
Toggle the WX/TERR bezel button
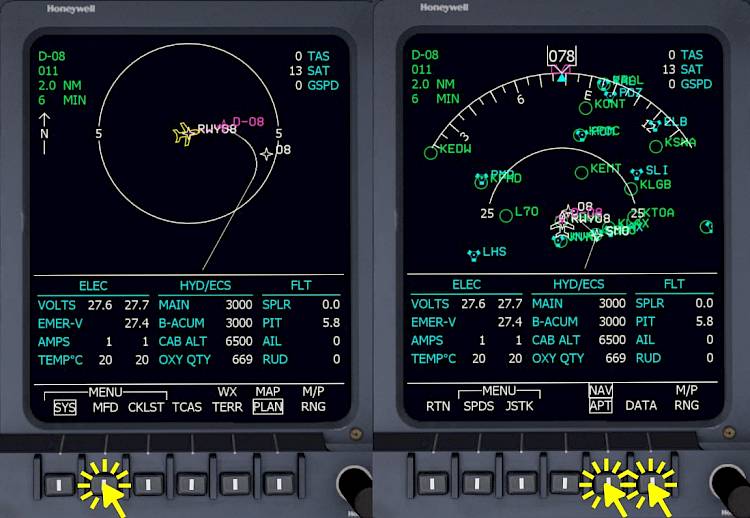click(x=232, y=484)
